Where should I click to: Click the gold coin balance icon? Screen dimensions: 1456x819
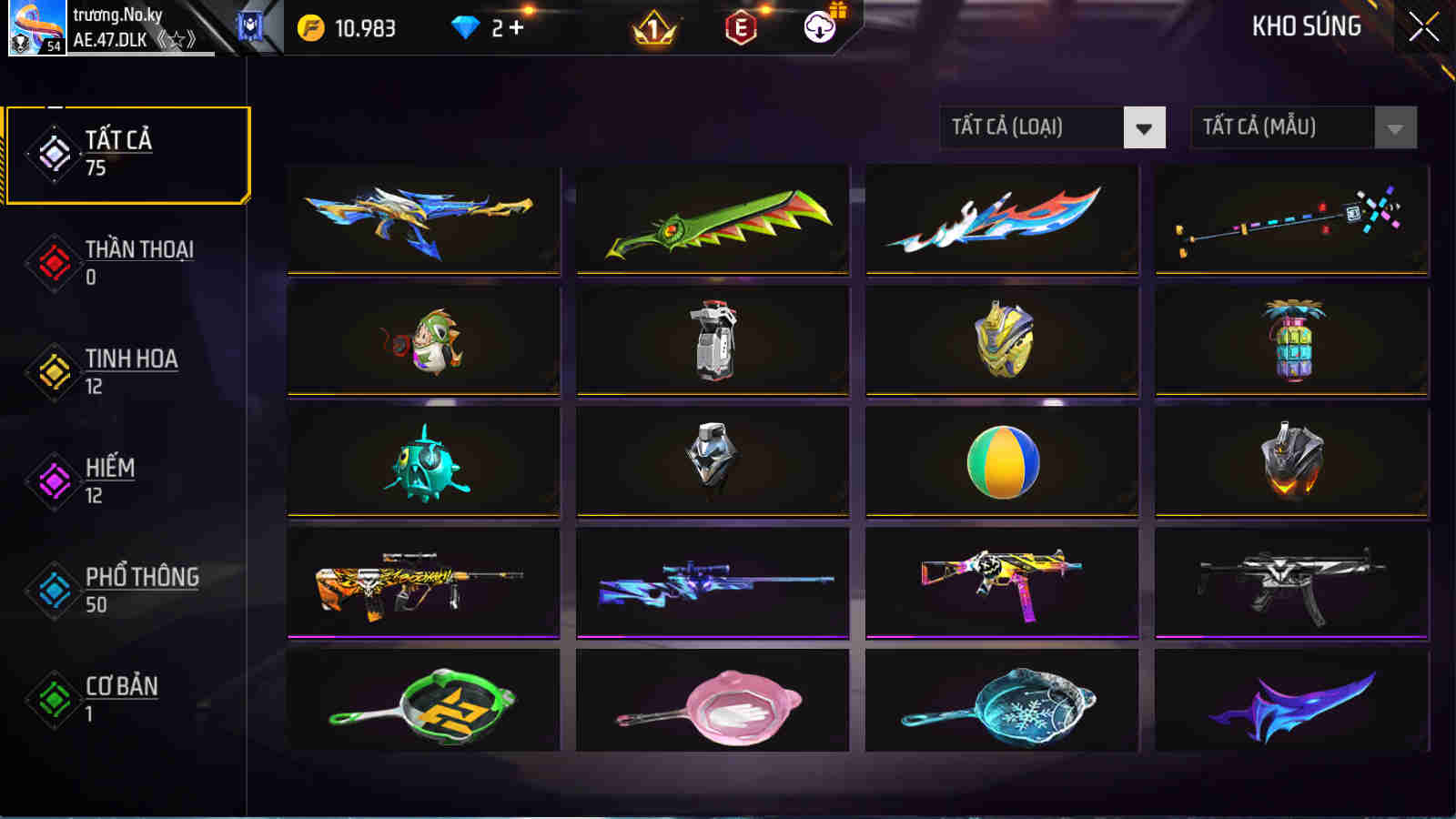point(312,27)
